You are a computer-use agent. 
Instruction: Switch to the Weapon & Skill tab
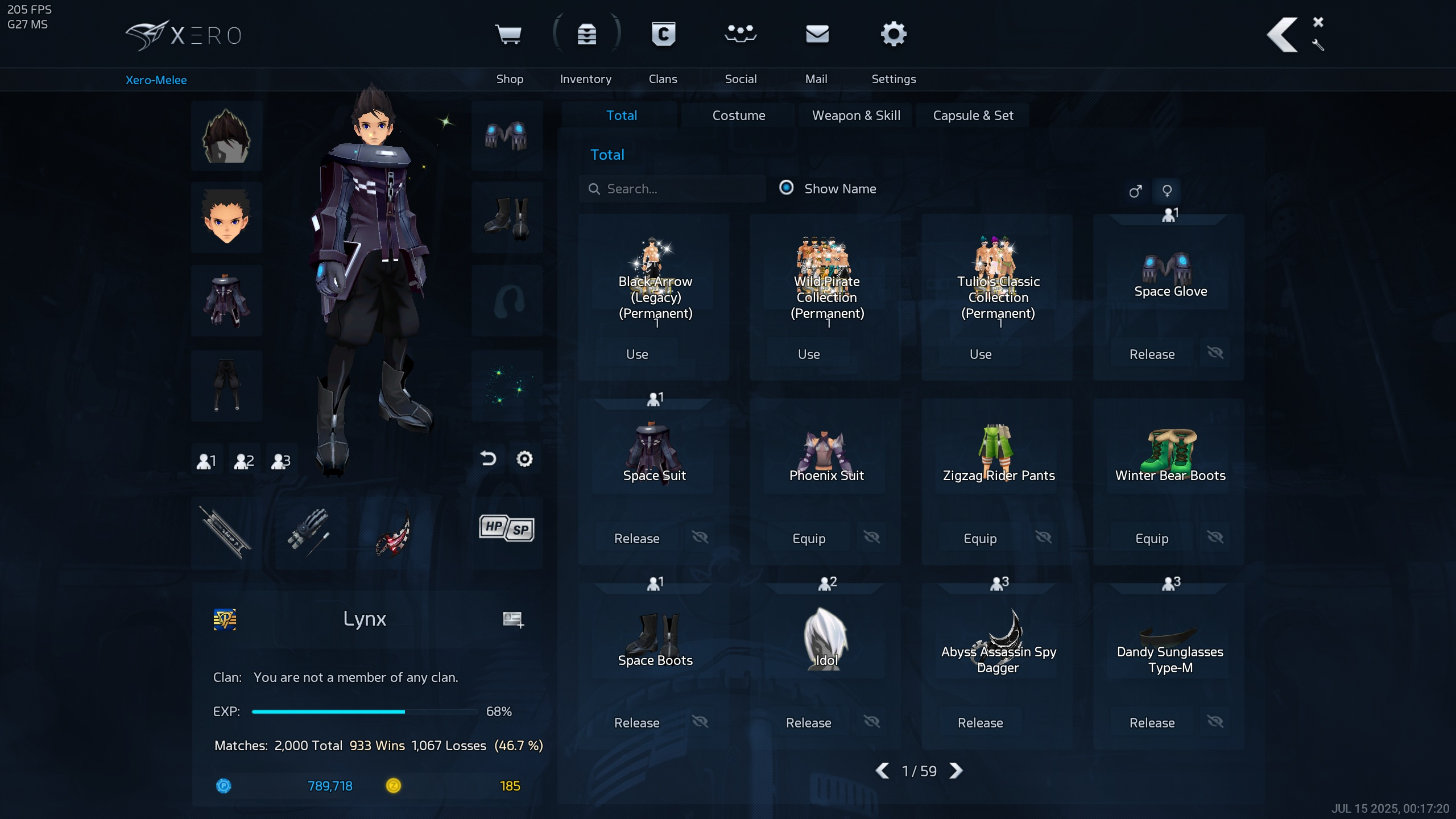click(855, 115)
